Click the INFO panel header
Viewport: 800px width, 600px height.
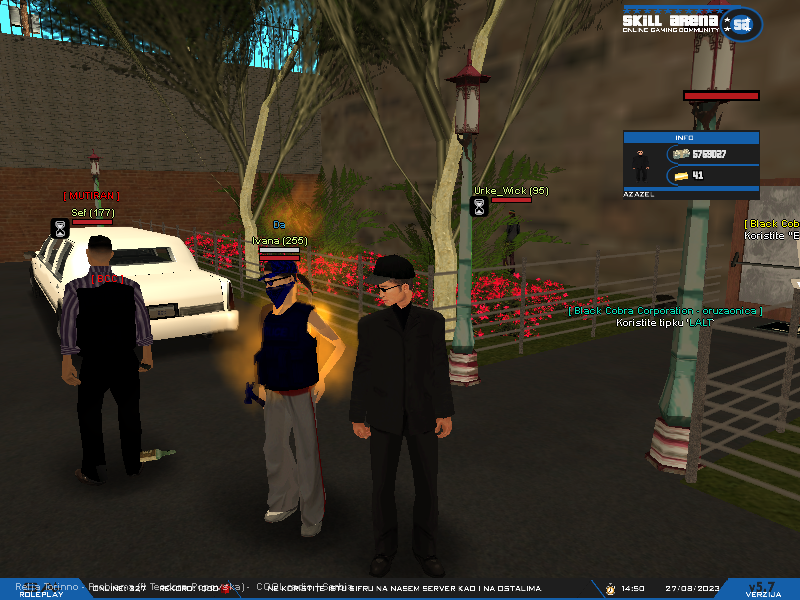click(685, 137)
